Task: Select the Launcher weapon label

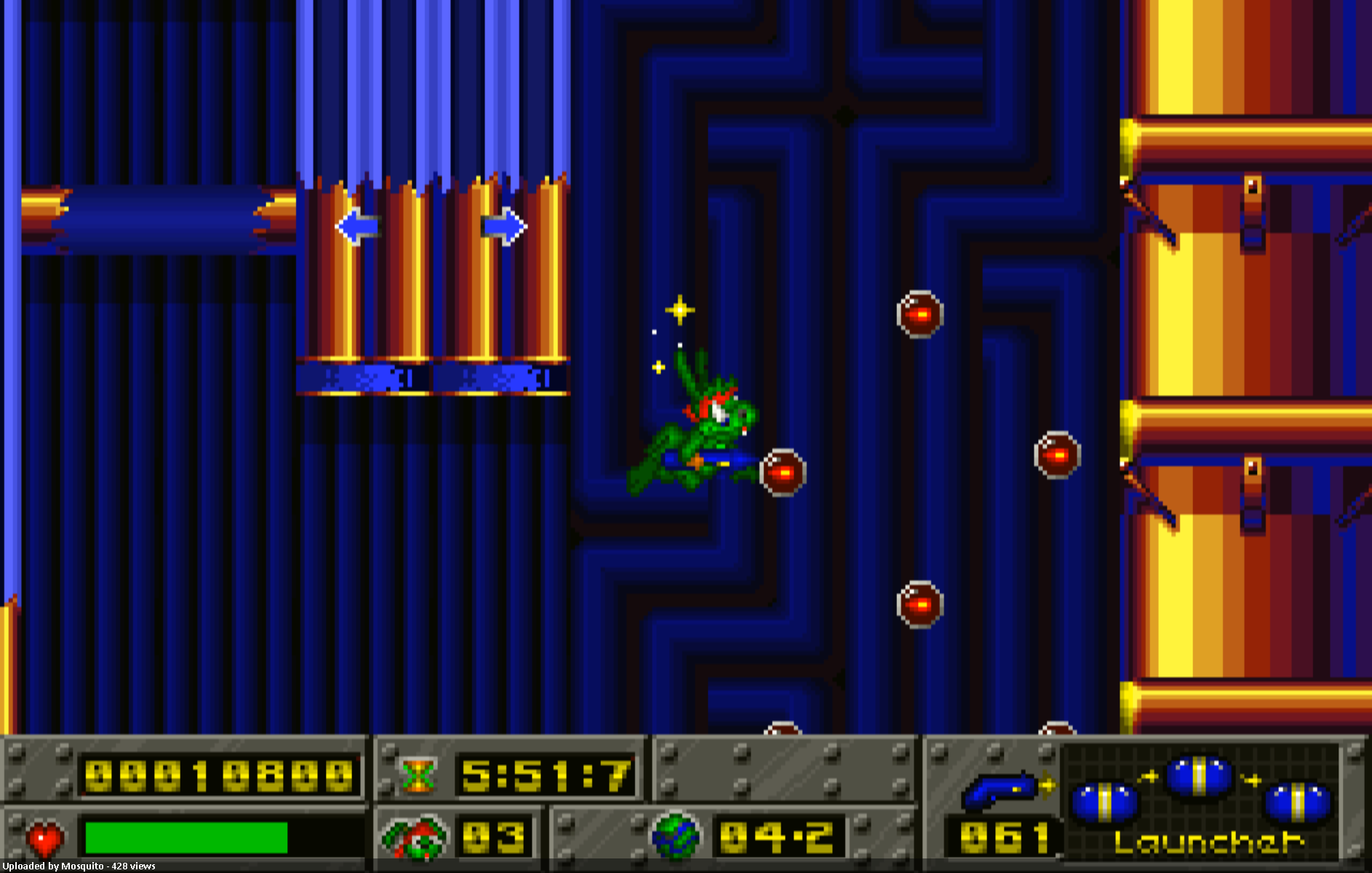Action: tap(1209, 842)
